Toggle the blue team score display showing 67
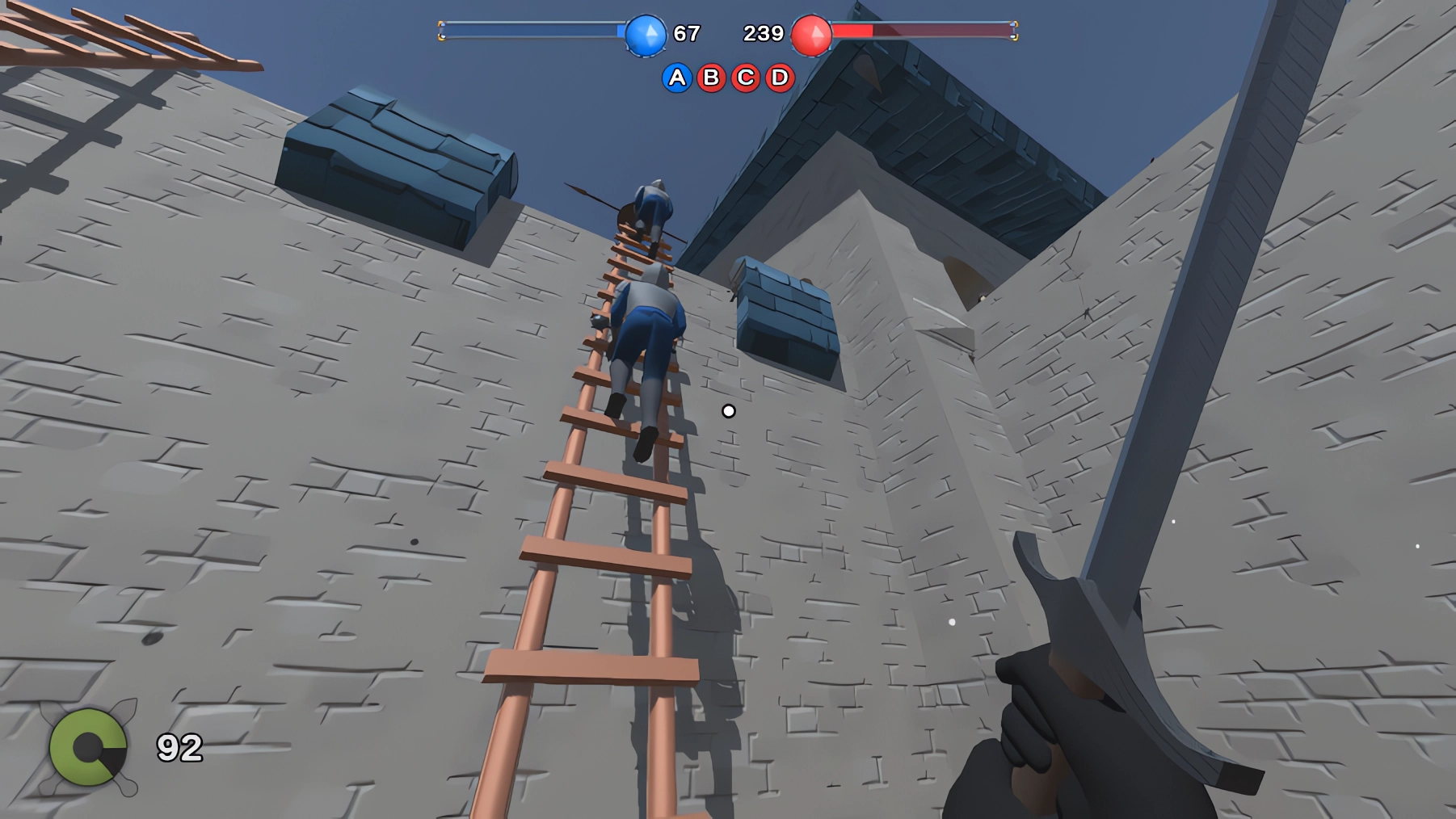Screen dimensions: 1456x819 pyautogui.click(x=687, y=34)
